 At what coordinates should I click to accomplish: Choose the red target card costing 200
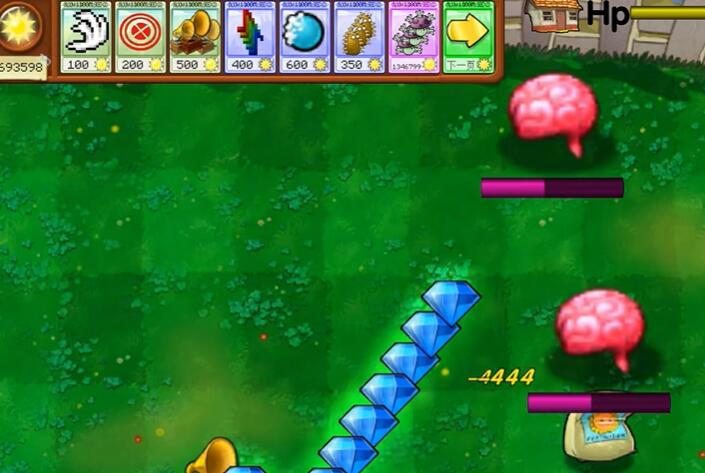pos(141,36)
